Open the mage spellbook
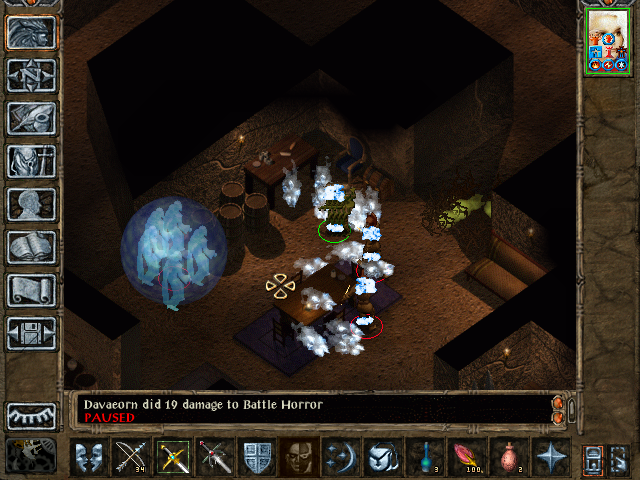This screenshot has height=480, width=640. 31,247
